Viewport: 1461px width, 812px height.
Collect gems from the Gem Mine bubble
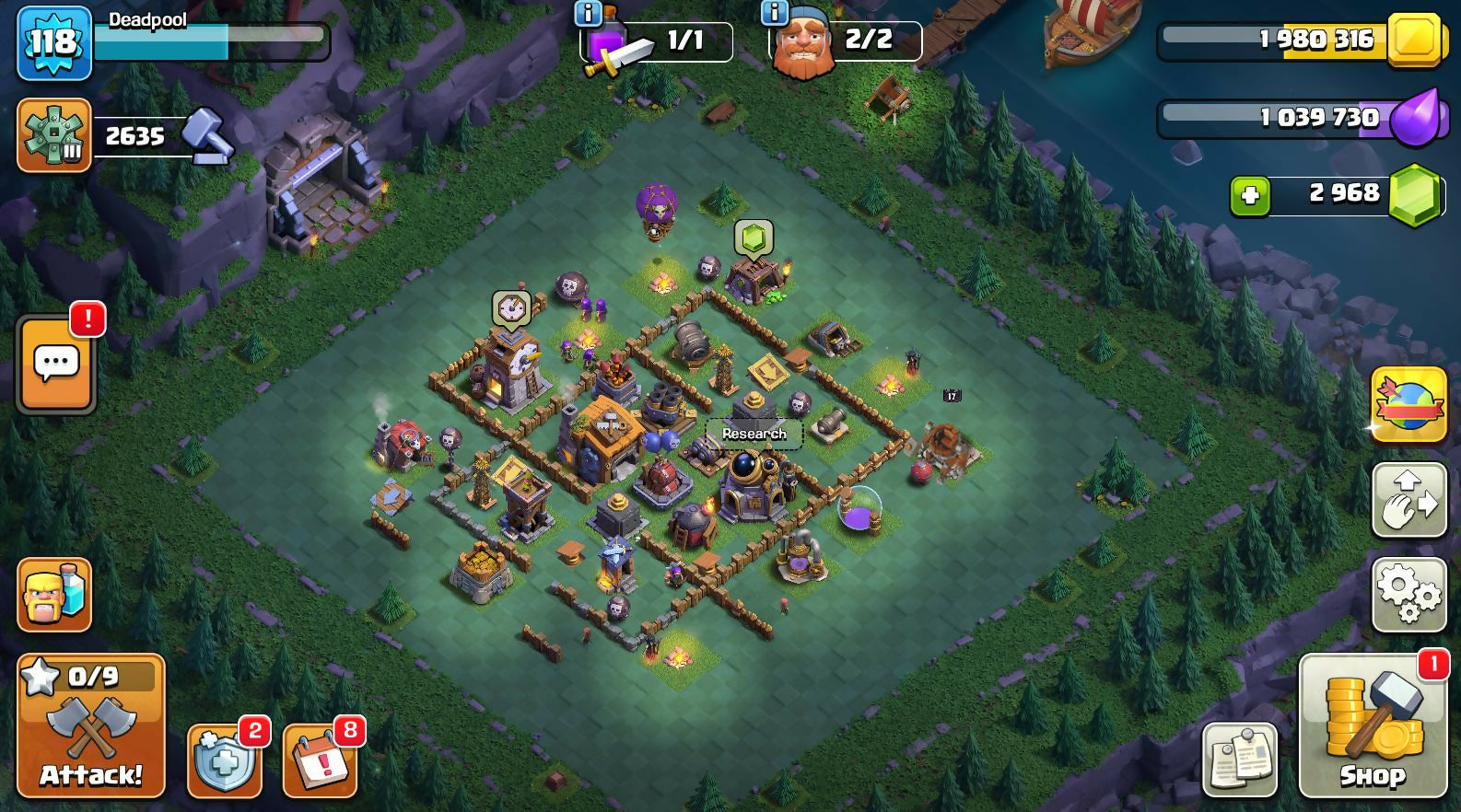click(753, 238)
